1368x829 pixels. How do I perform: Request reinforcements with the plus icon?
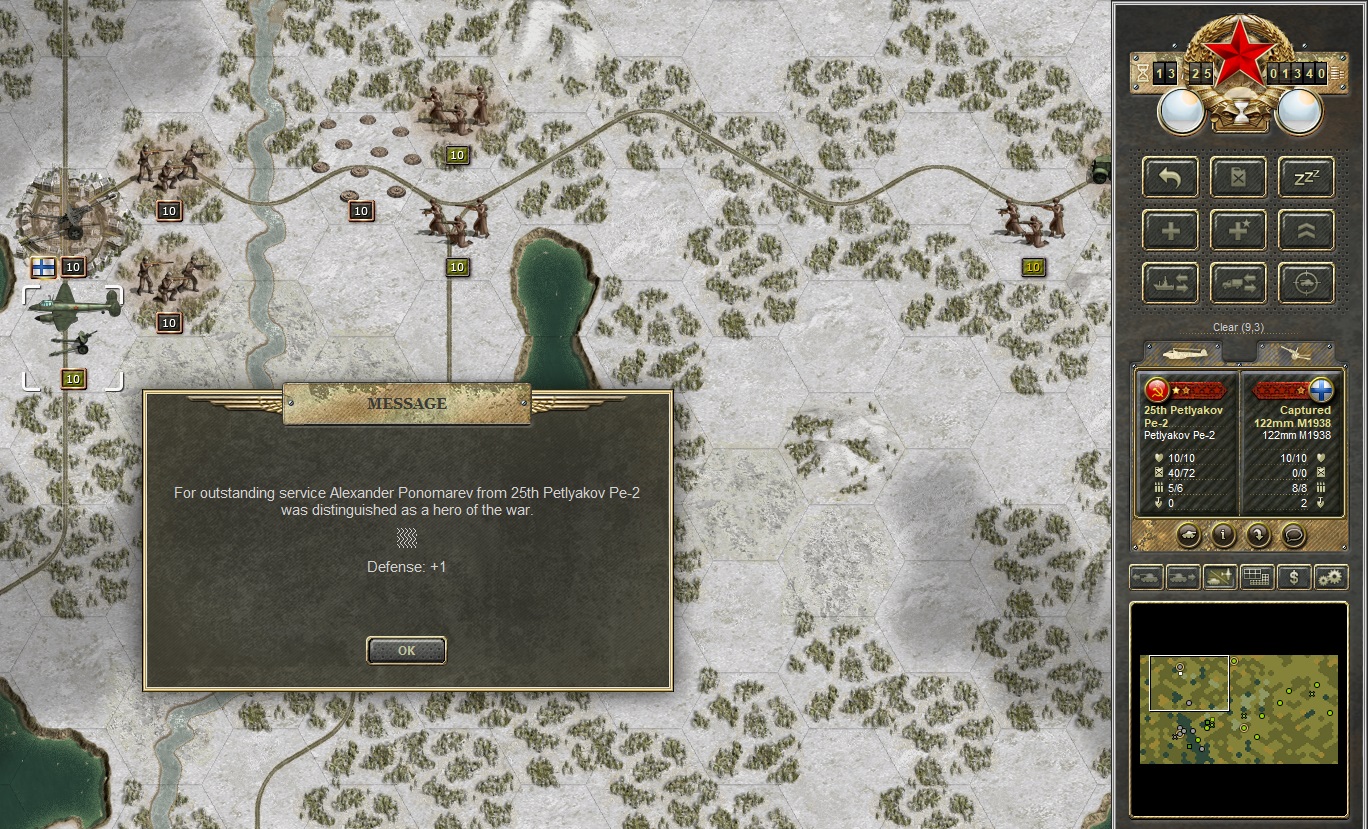[1171, 230]
